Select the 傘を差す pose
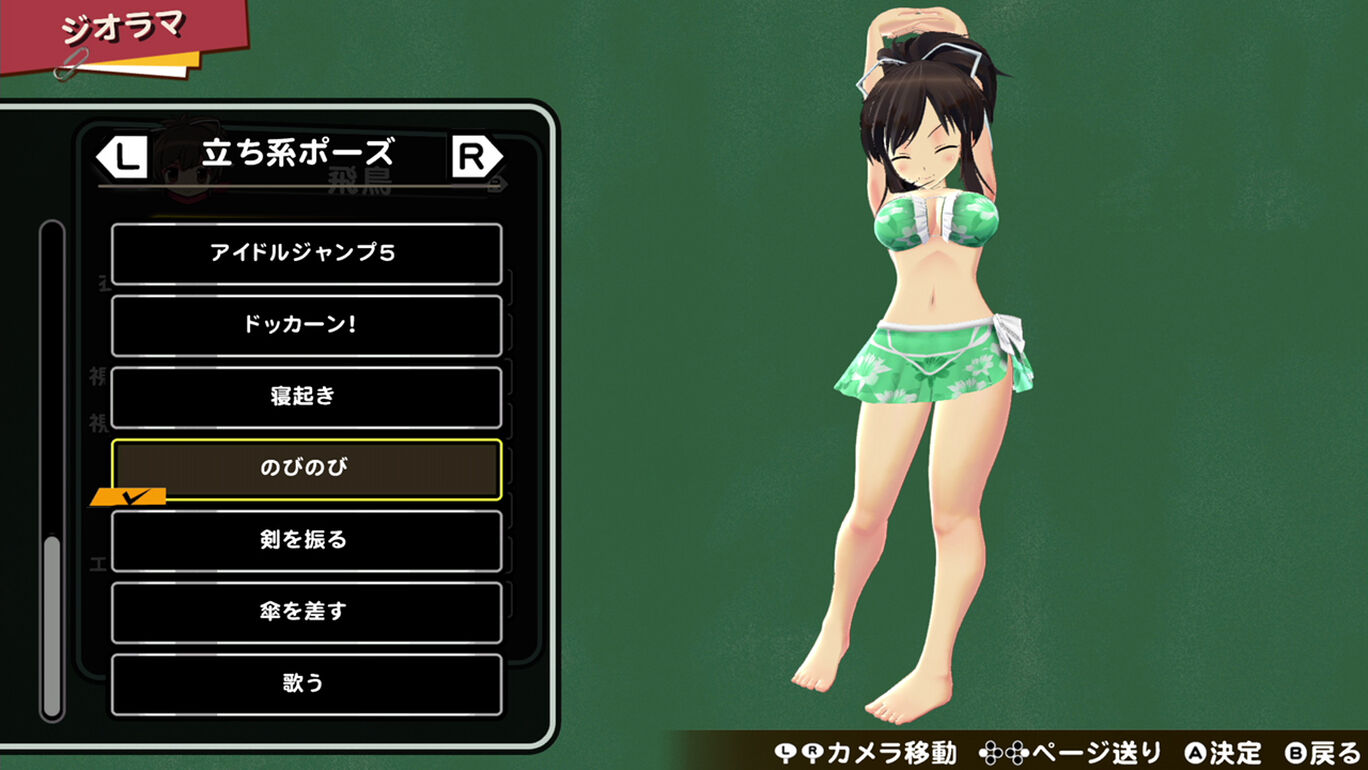Viewport: 1368px width, 770px height. coord(306,612)
